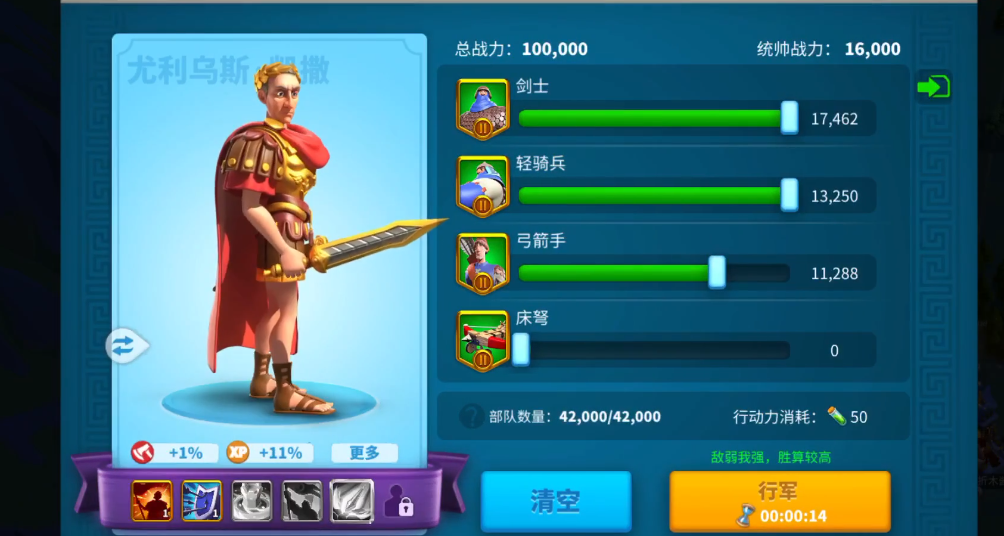View the first fiery commander skill
Screen dimensions: 1004x536
click(x=152, y=501)
